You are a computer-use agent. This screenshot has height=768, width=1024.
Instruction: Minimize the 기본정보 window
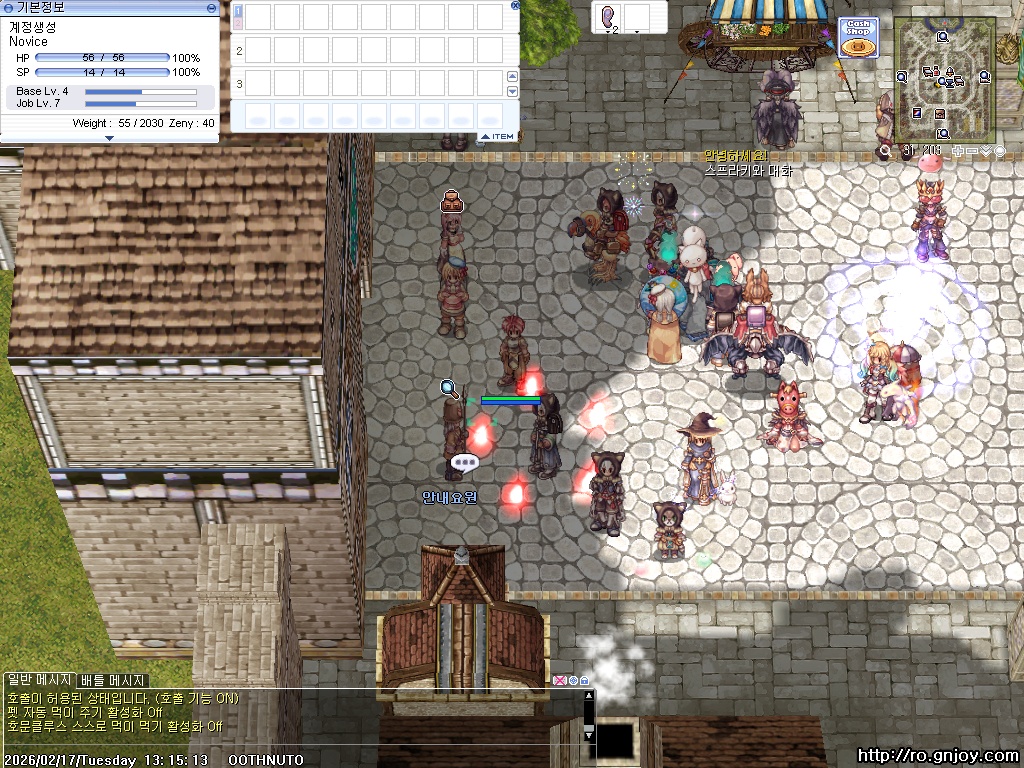pyautogui.click(x=211, y=7)
